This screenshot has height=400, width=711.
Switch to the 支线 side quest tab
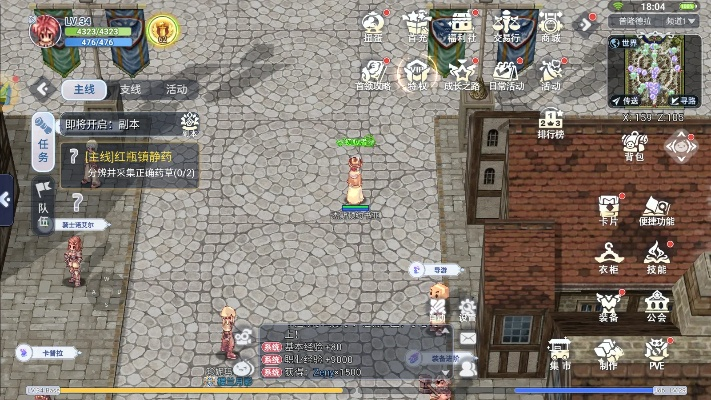[x=130, y=89]
